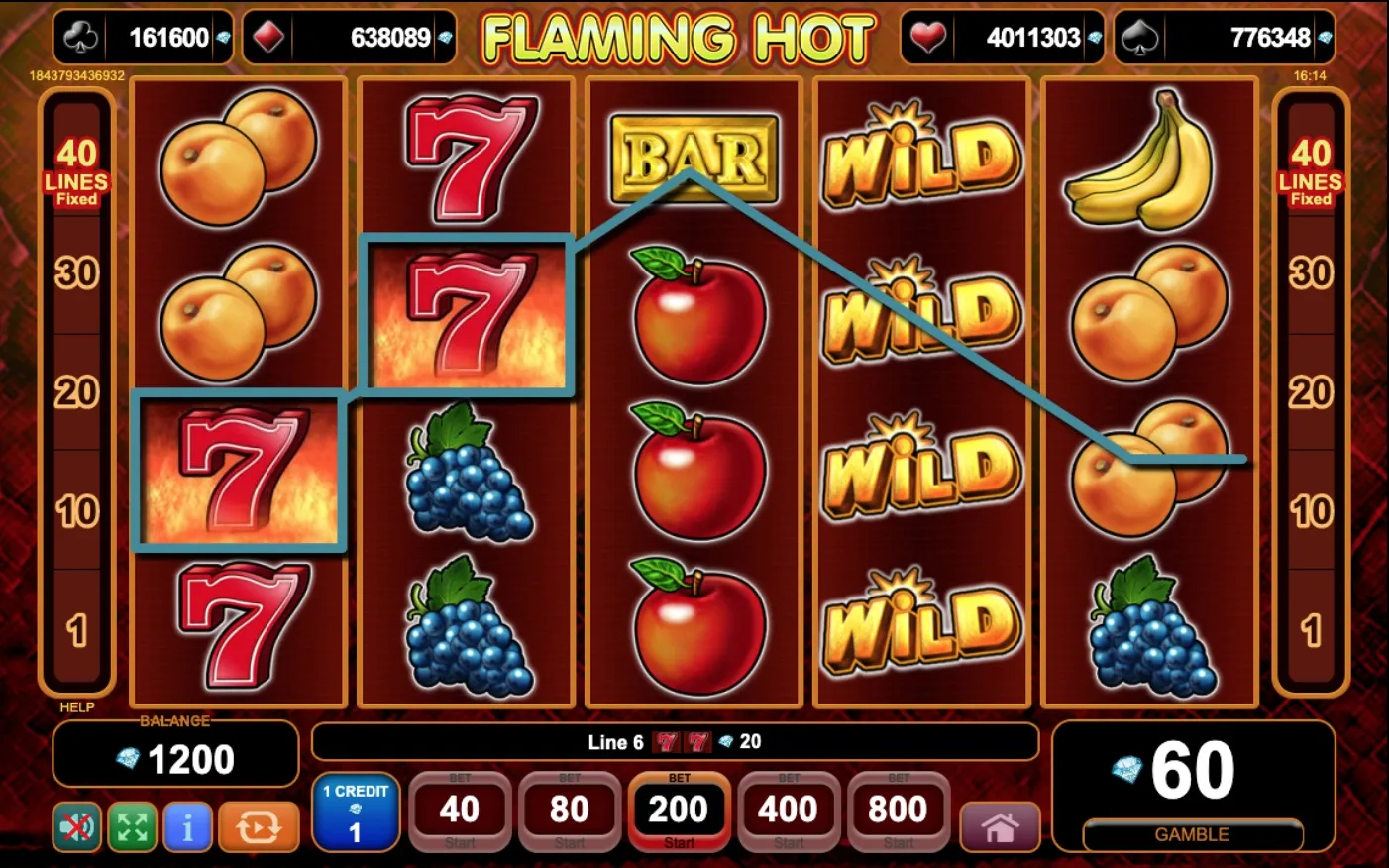Select the 80 bet option
The height and width of the screenshot is (868, 1389).
[x=570, y=809]
